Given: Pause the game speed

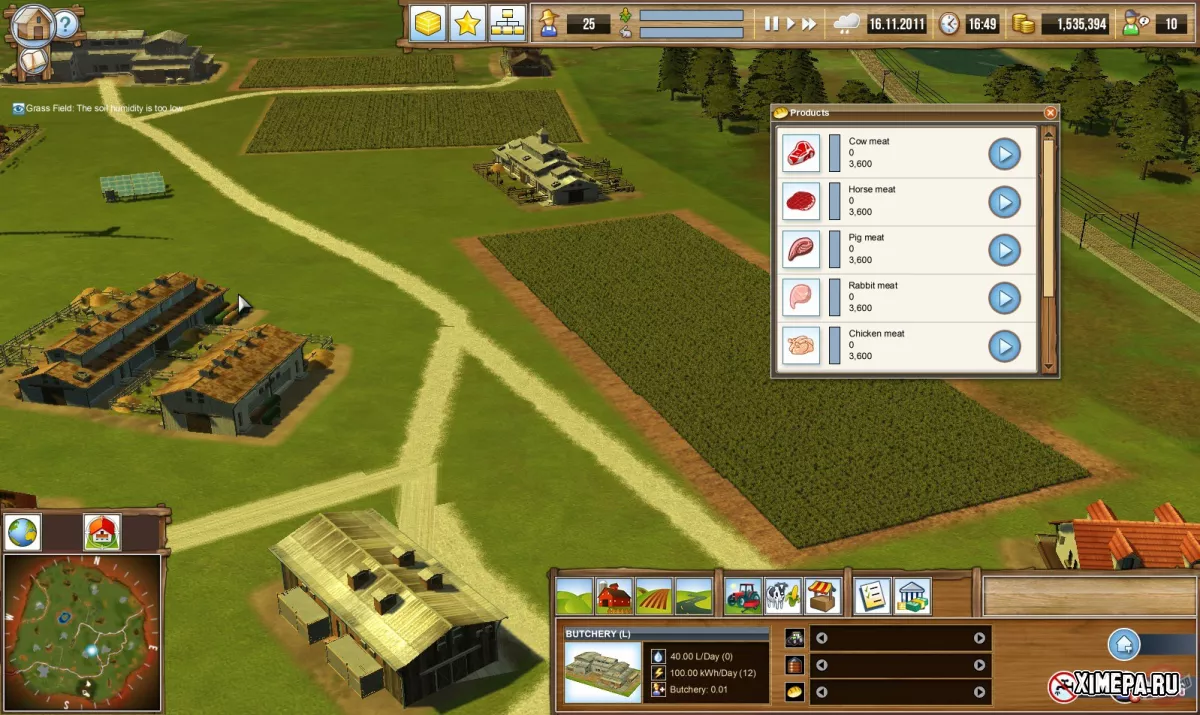Looking at the screenshot, I should [x=771, y=23].
